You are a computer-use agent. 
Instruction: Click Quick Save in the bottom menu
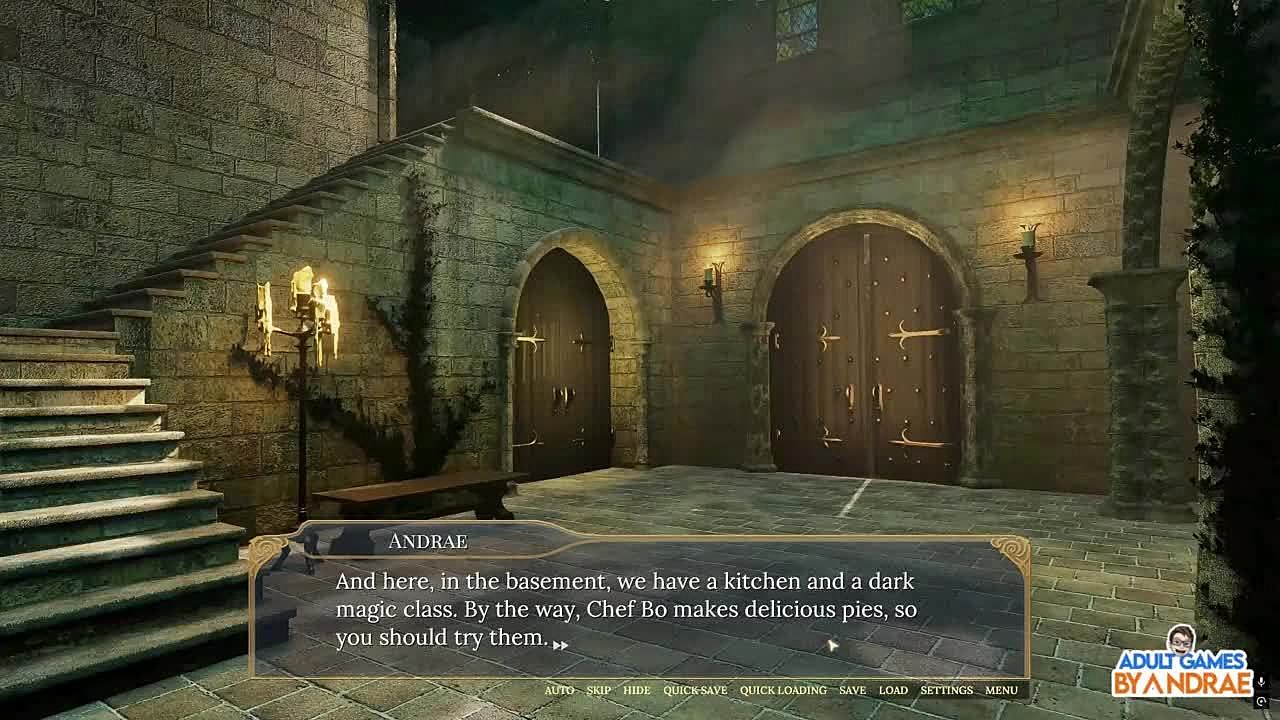[x=695, y=690]
